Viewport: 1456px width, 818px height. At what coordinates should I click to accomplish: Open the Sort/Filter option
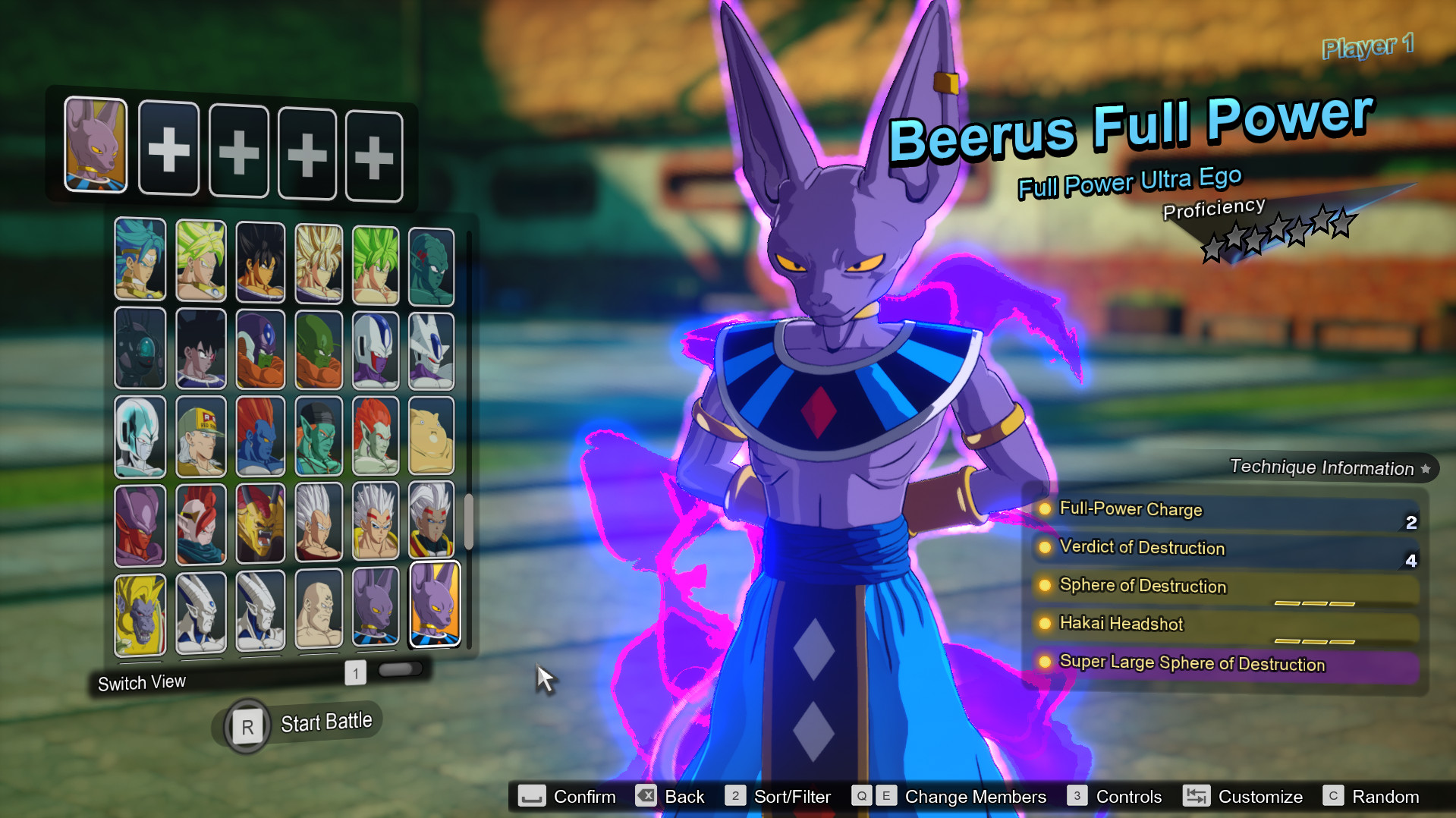734,796
